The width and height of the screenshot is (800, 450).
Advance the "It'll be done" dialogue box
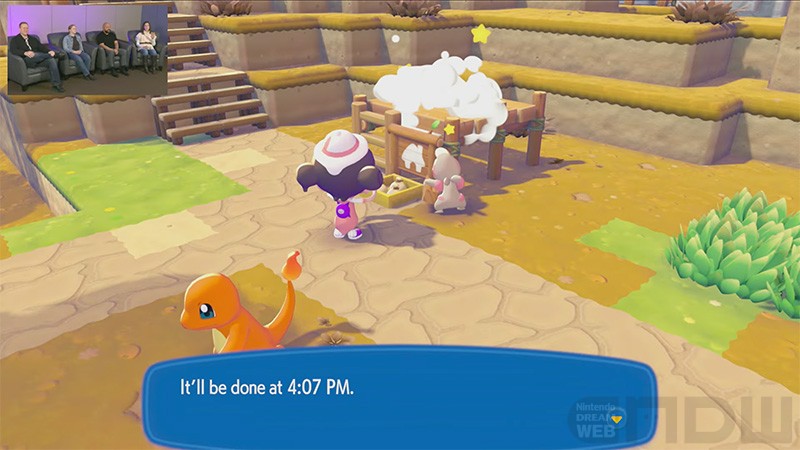(398, 395)
